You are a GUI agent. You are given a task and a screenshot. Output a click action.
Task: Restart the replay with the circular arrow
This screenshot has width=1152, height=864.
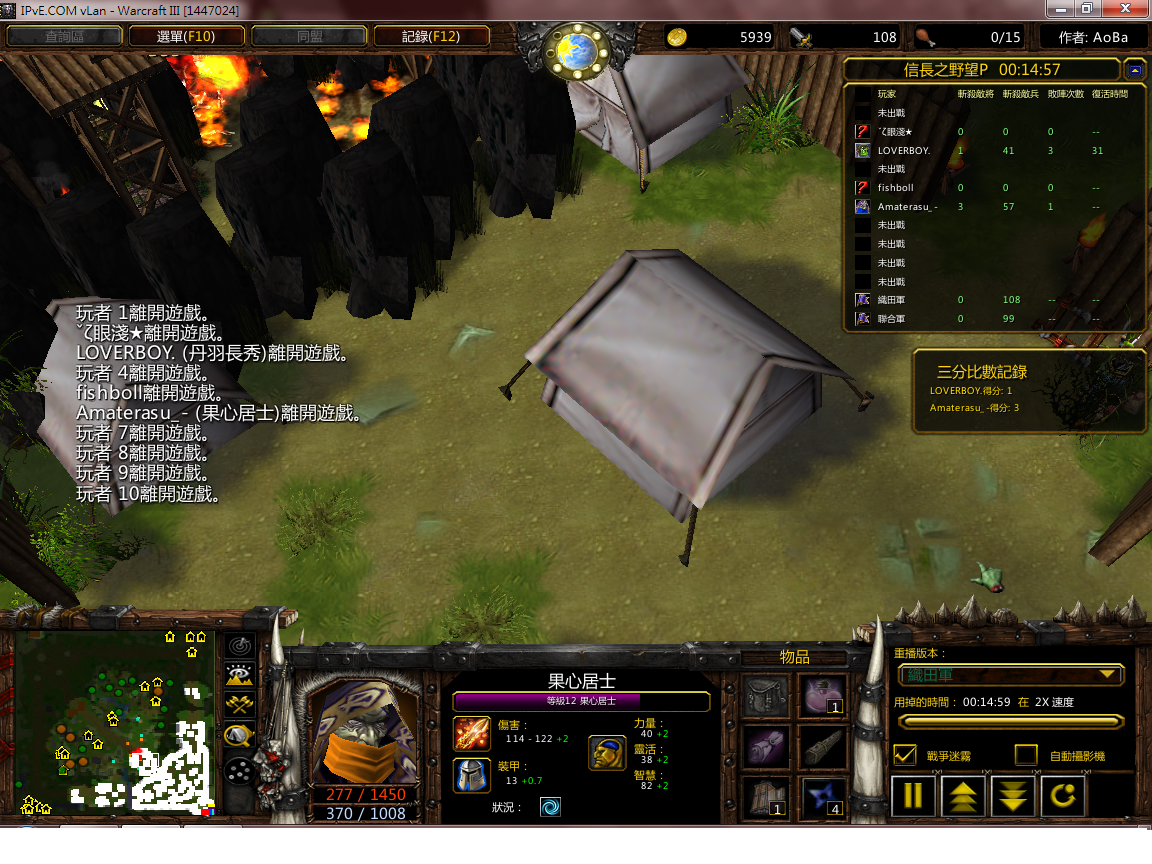click(x=1063, y=797)
